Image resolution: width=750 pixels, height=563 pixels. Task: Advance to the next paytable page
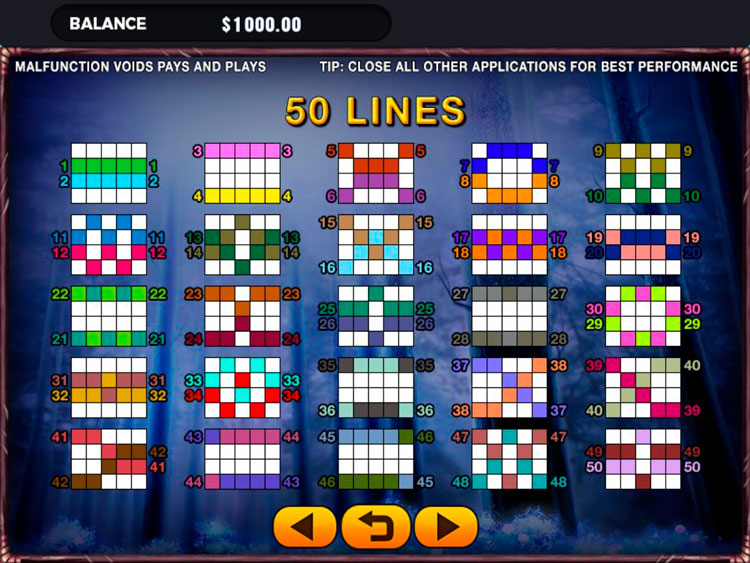coord(446,526)
